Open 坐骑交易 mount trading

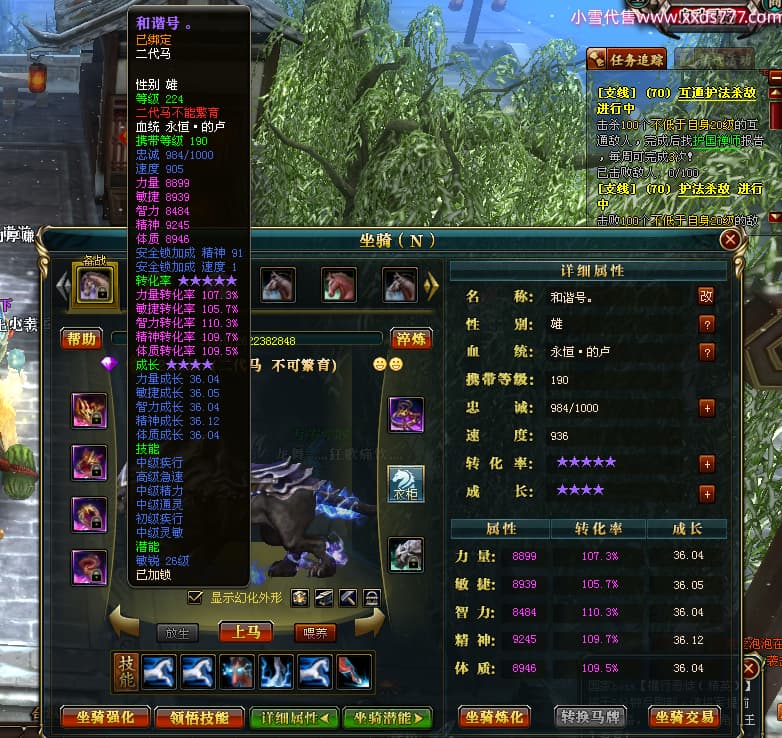click(x=685, y=717)
